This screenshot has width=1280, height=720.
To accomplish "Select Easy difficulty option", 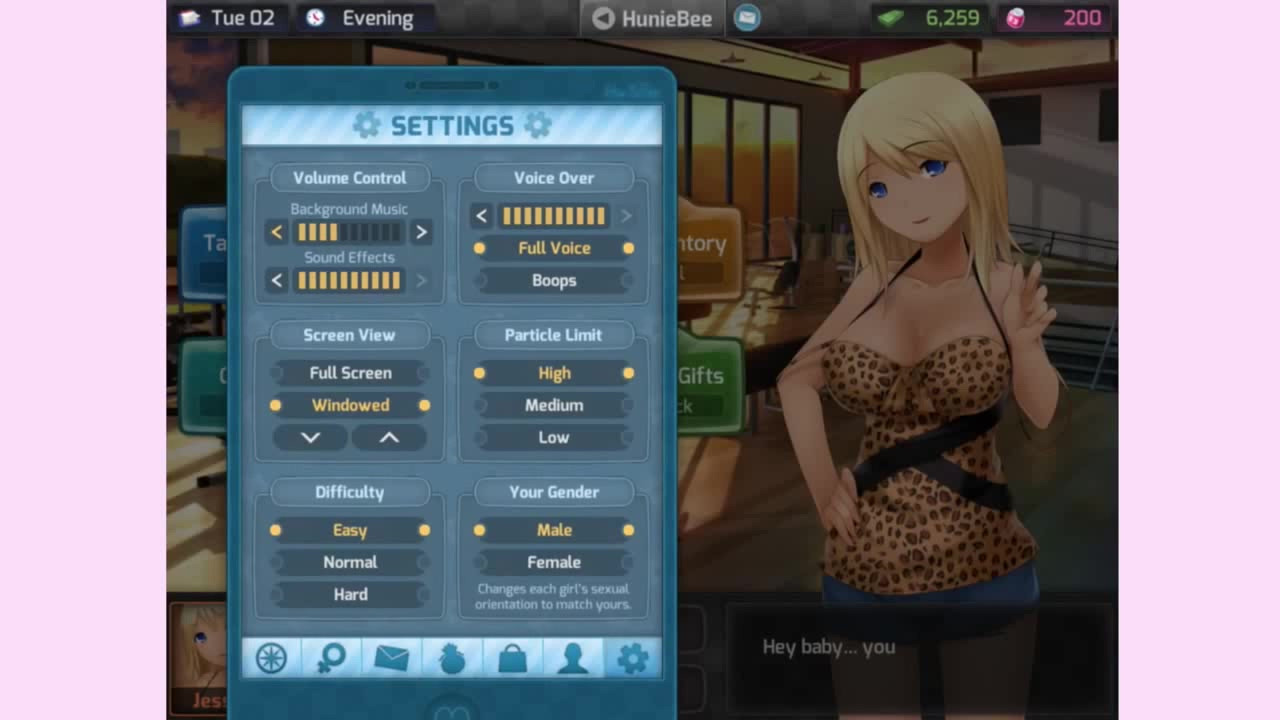I will pos(350,530).
